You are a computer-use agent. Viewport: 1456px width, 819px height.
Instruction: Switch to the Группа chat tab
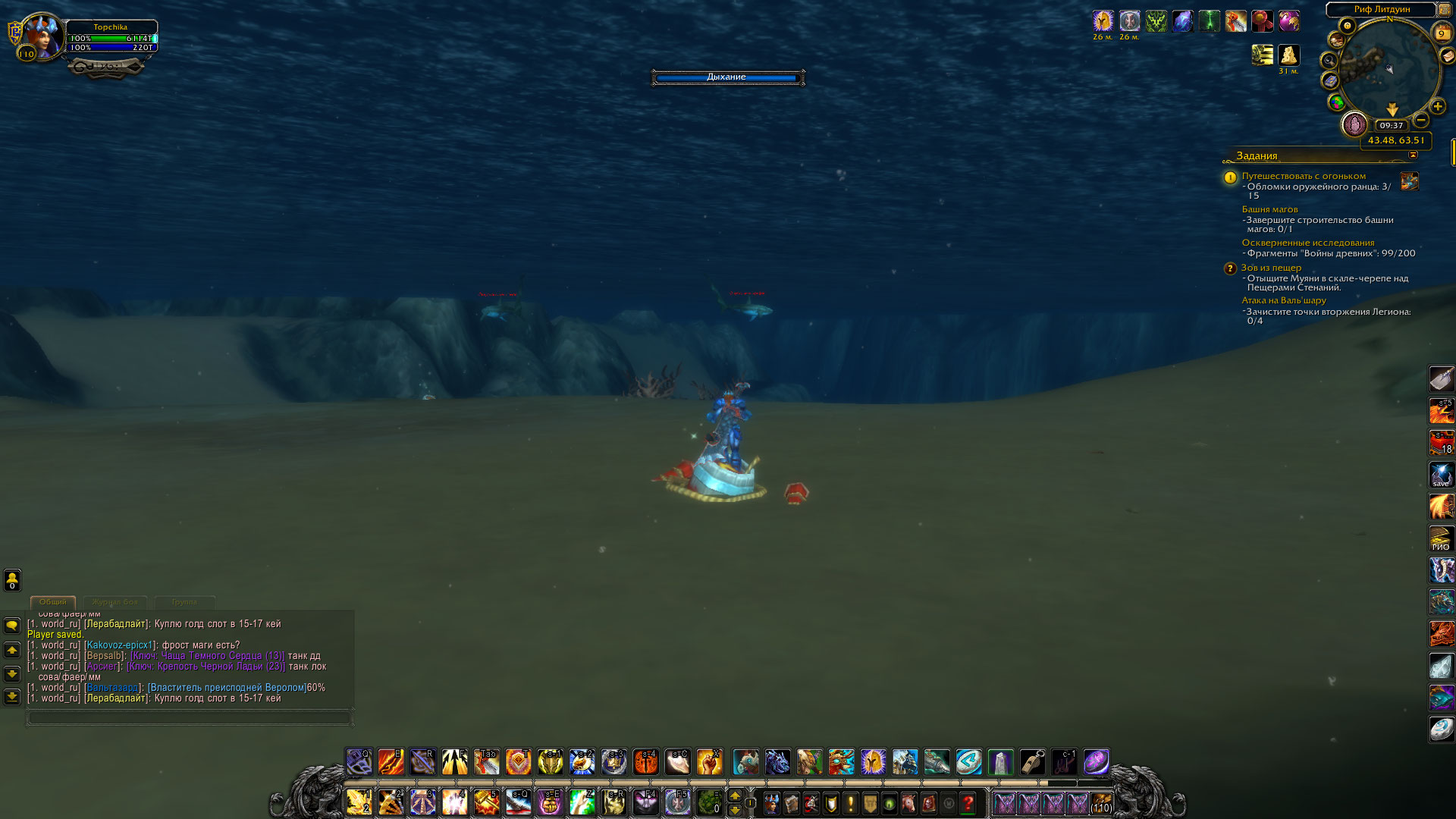[x=184, y=602]
